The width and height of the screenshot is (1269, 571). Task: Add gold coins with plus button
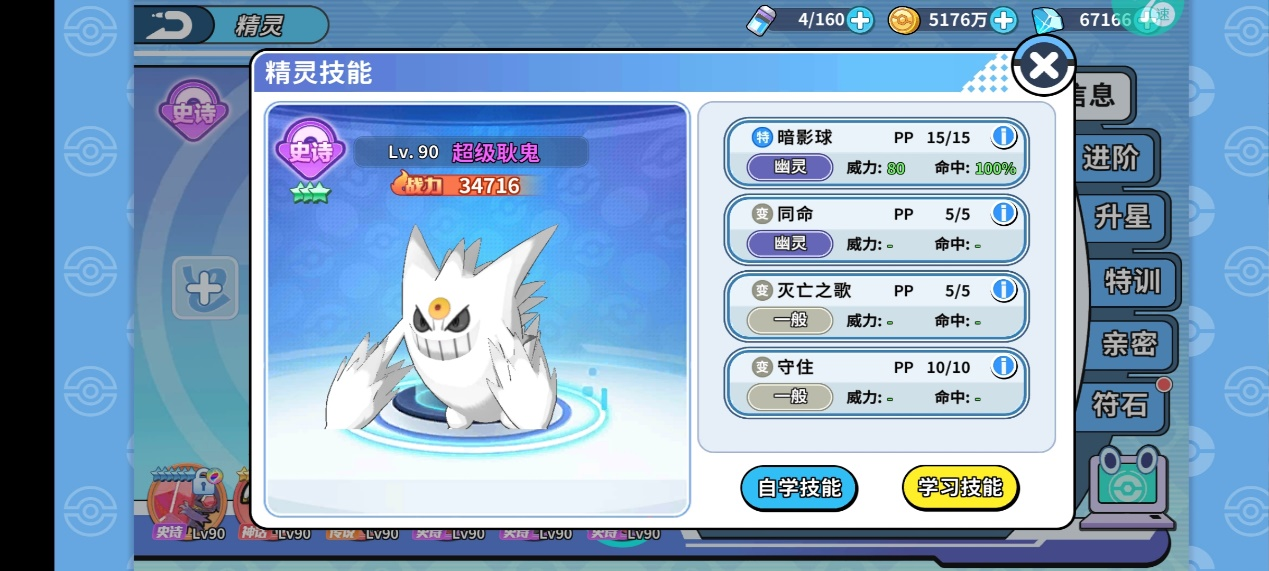pyautogui.click(x=1003, y=20)
